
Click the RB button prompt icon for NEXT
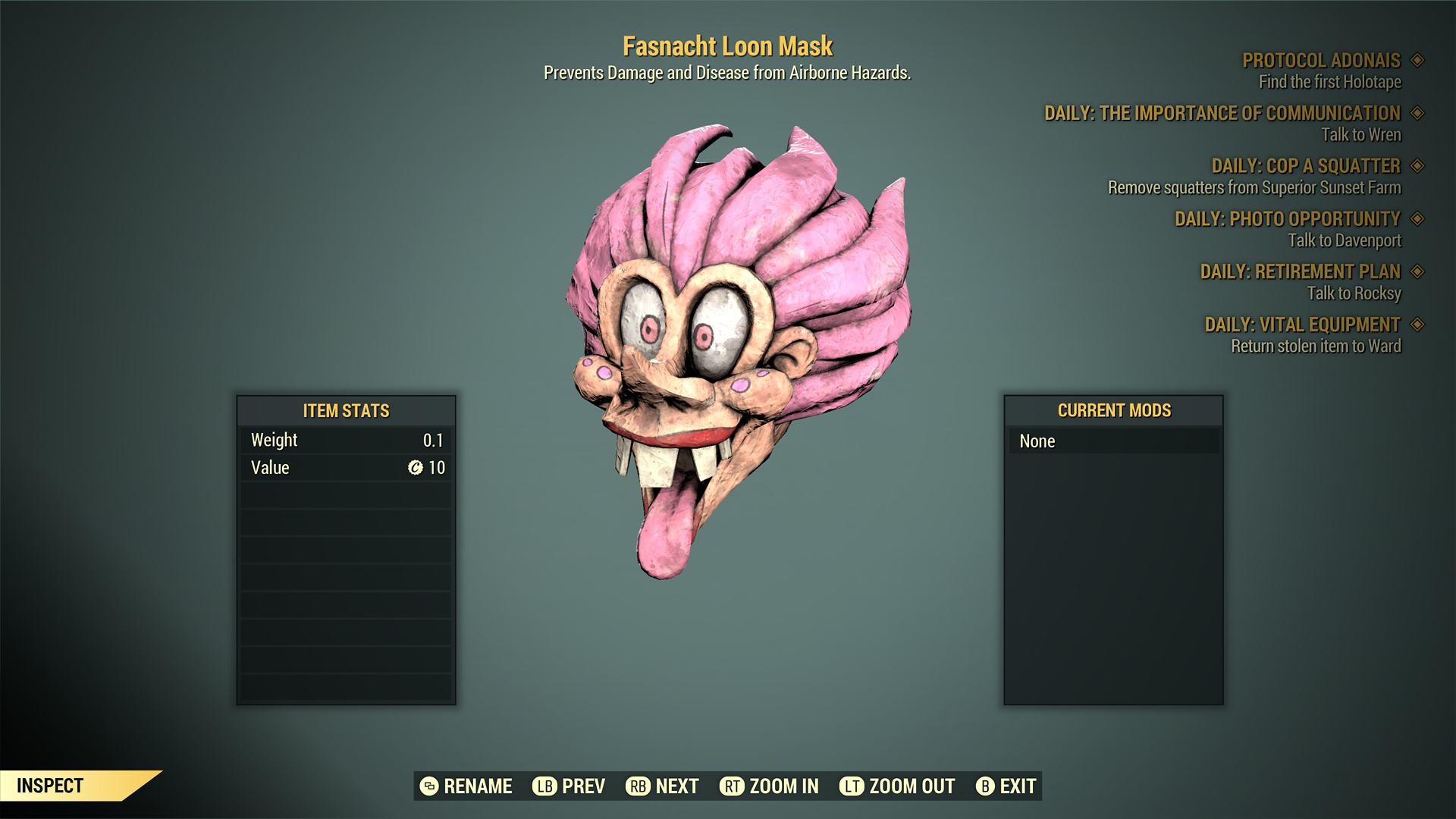coord(637,786)
